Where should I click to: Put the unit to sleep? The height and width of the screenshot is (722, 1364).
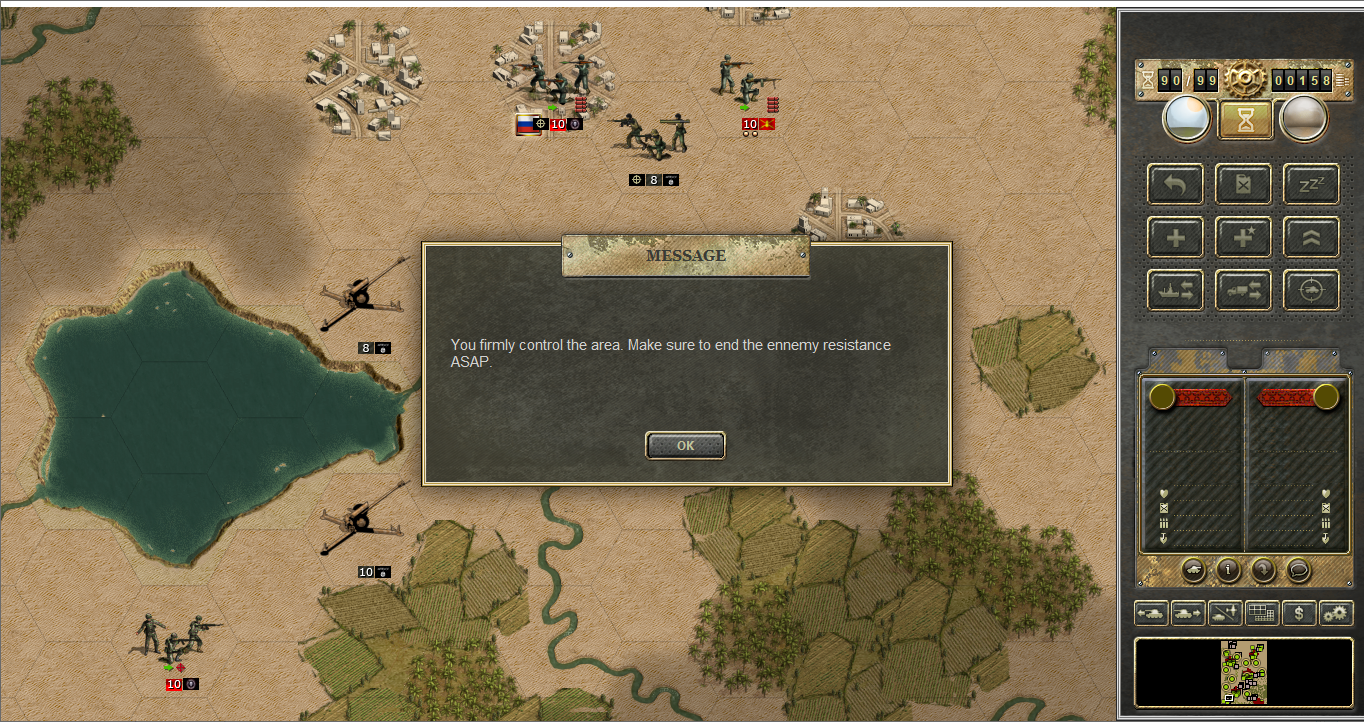(1311, 185)
